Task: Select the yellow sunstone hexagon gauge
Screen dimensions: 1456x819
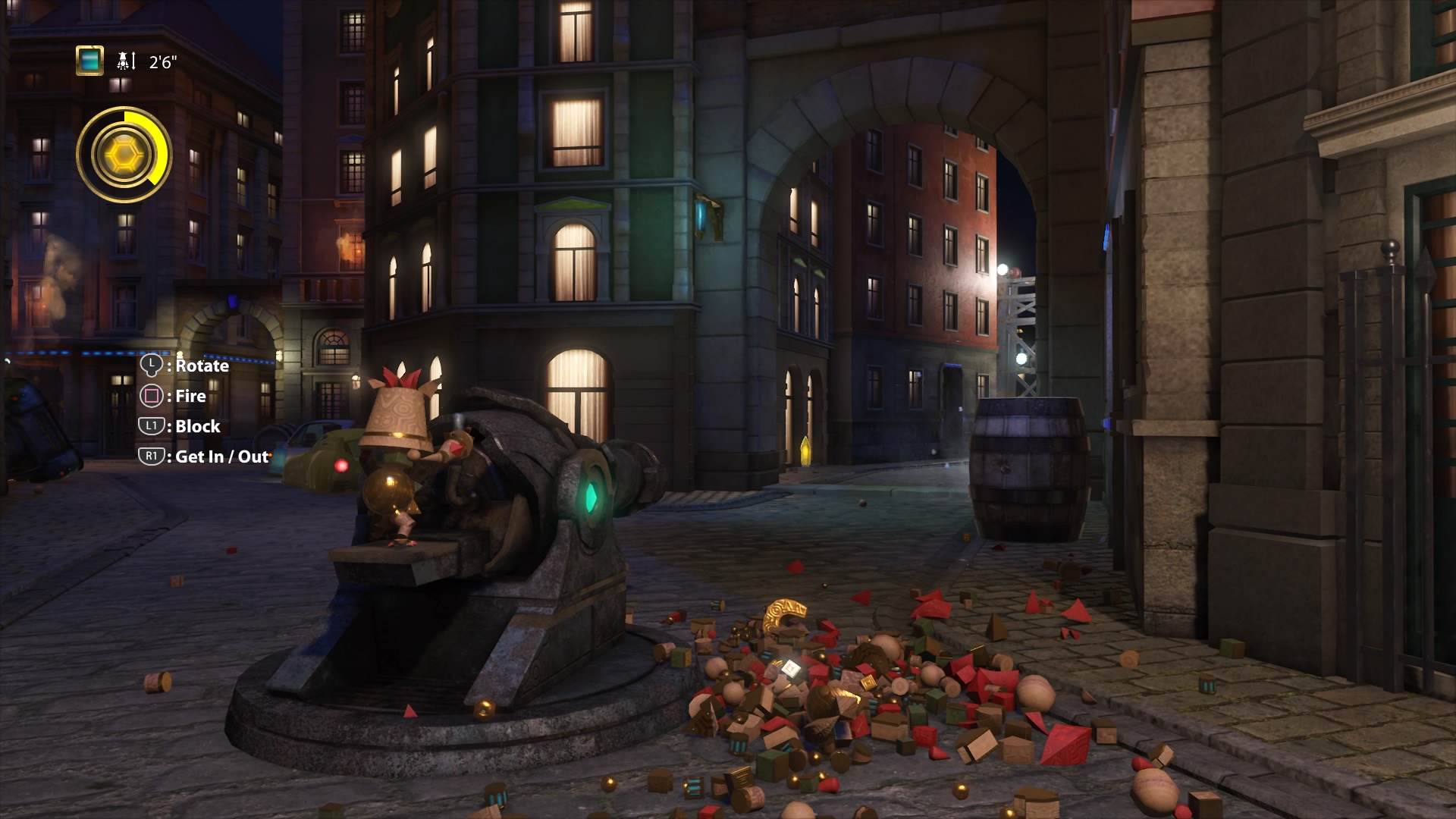Action: [124, 155]
